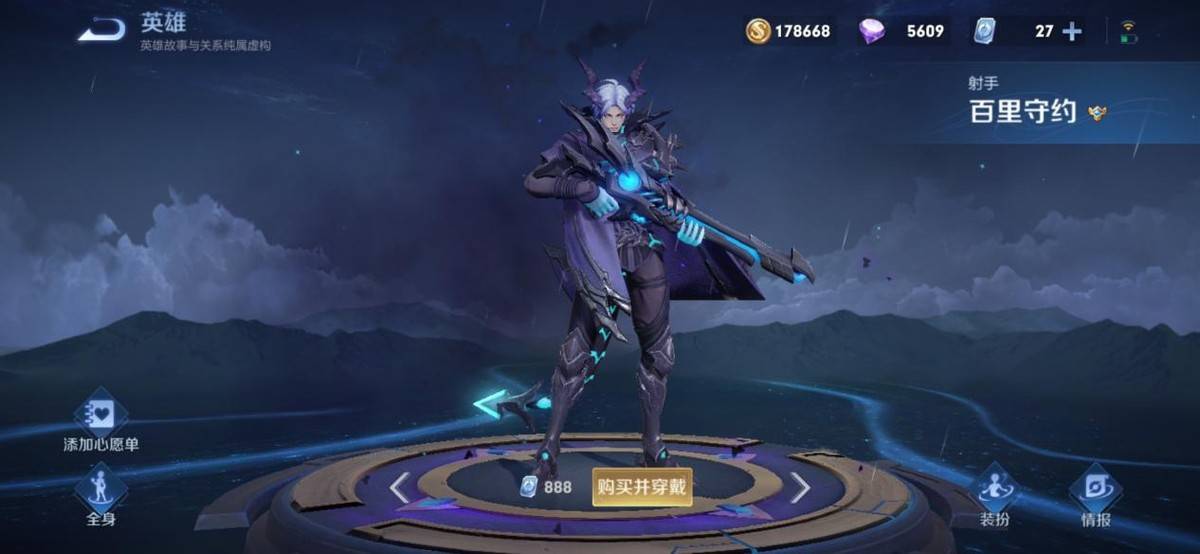Viewport: 1200px width, 554px height.
Task: Buy and equip the skin (购买并穿戴)
Action: point(642,487)
